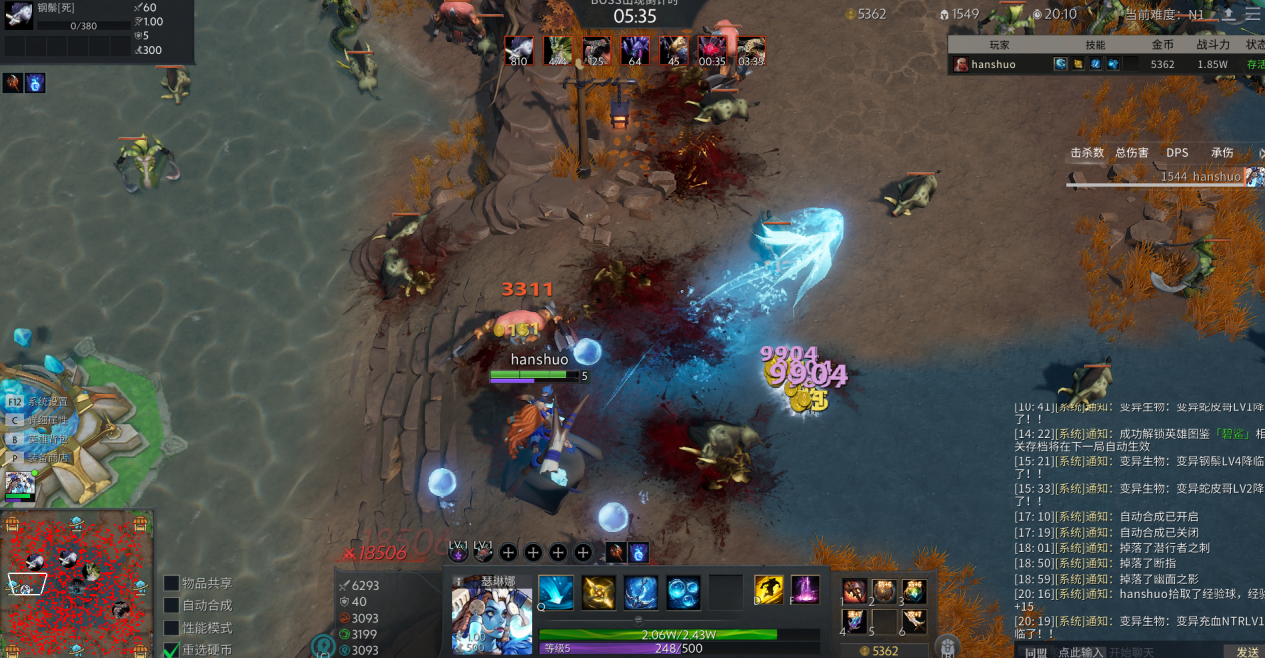This screenshot has width=1265, height=658.
Task: Cast the F purple beam ability
Action: click(x=806, y=590)
